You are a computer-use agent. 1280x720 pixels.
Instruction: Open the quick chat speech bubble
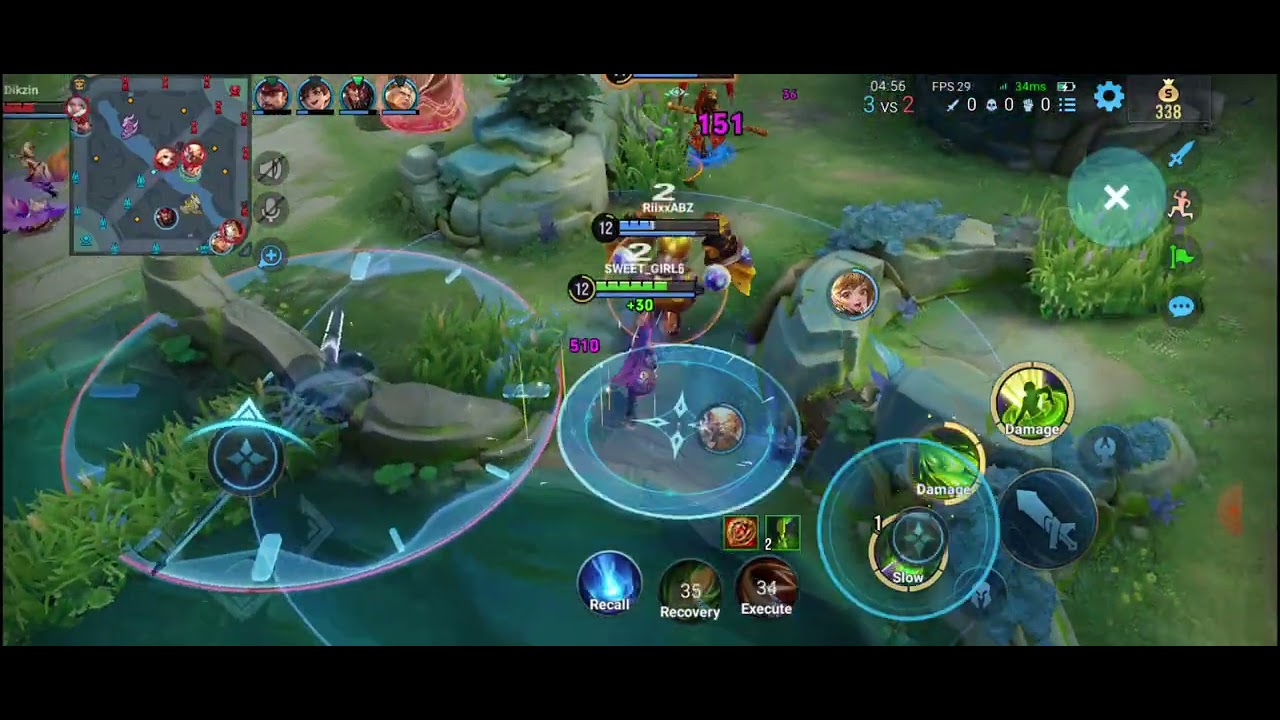[x=1181, y=307]
